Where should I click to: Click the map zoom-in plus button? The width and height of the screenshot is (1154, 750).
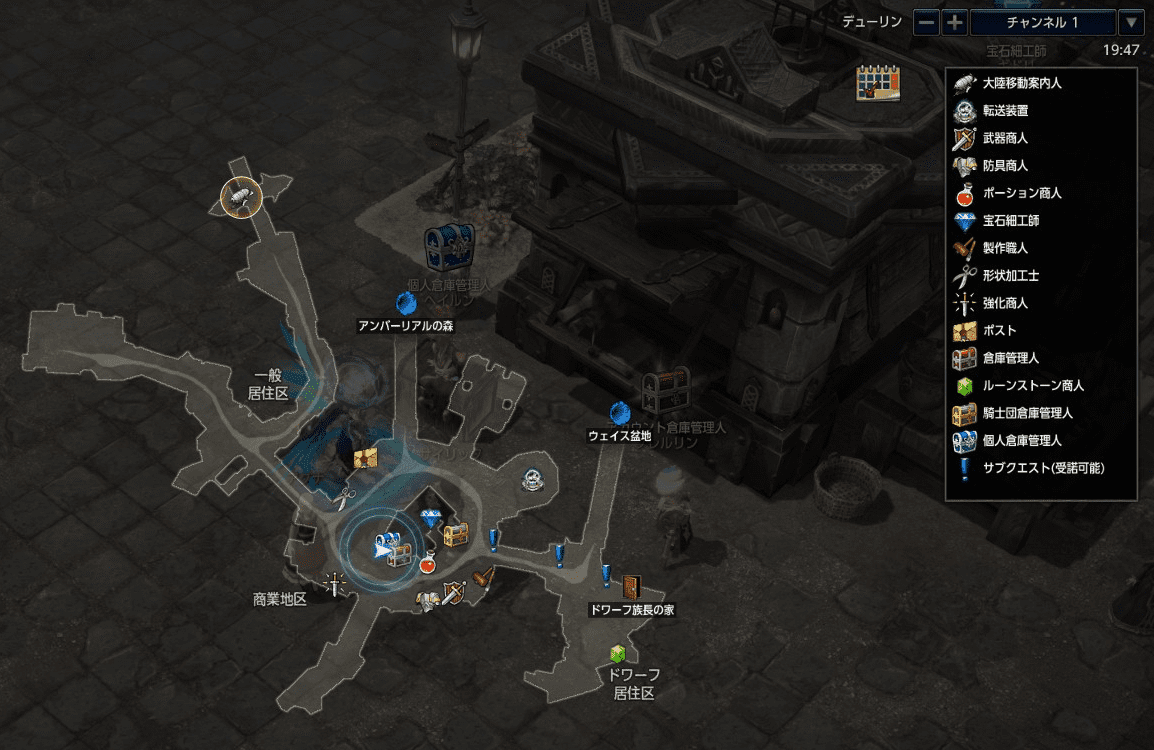955,22
